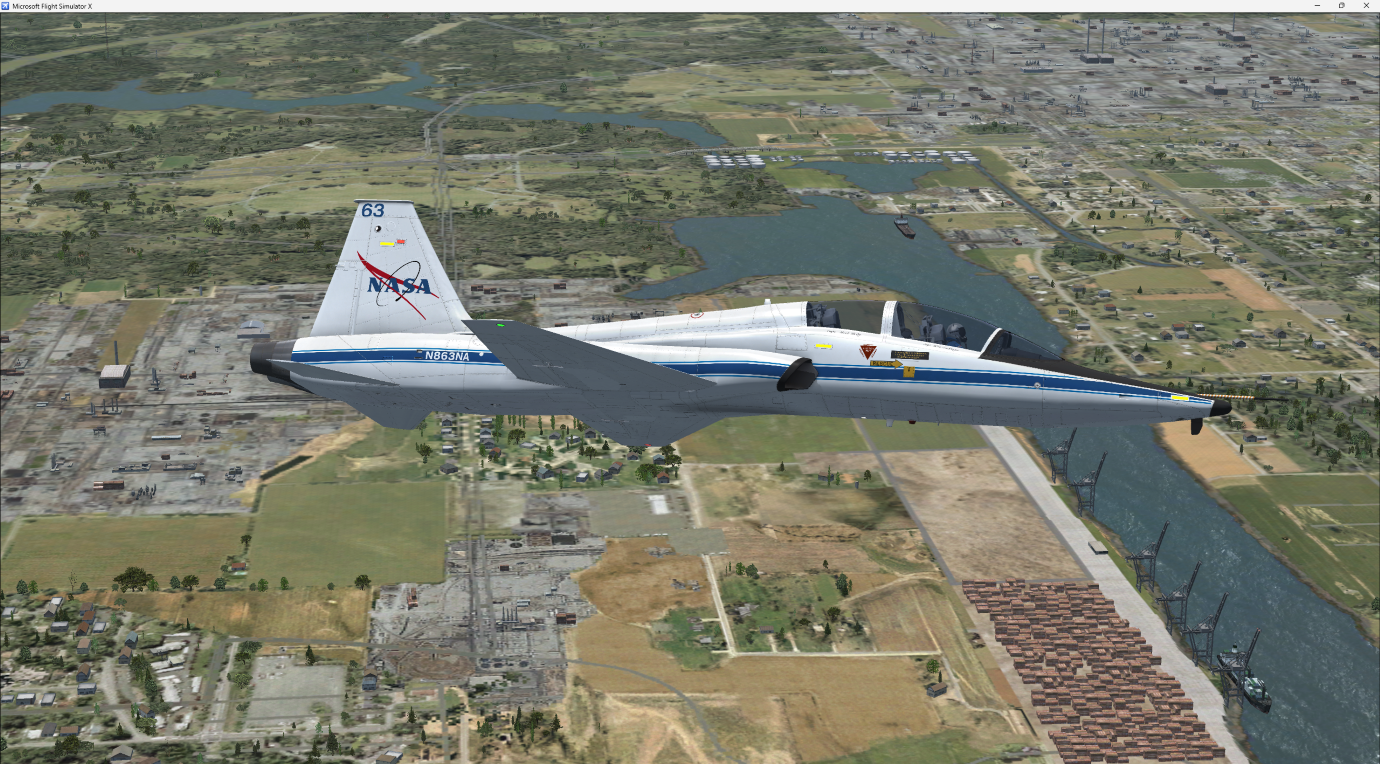Viewport: 1380px width, 764px height.
Task: Click the red rescue warning triangle decal
Action: click(868, 351)
